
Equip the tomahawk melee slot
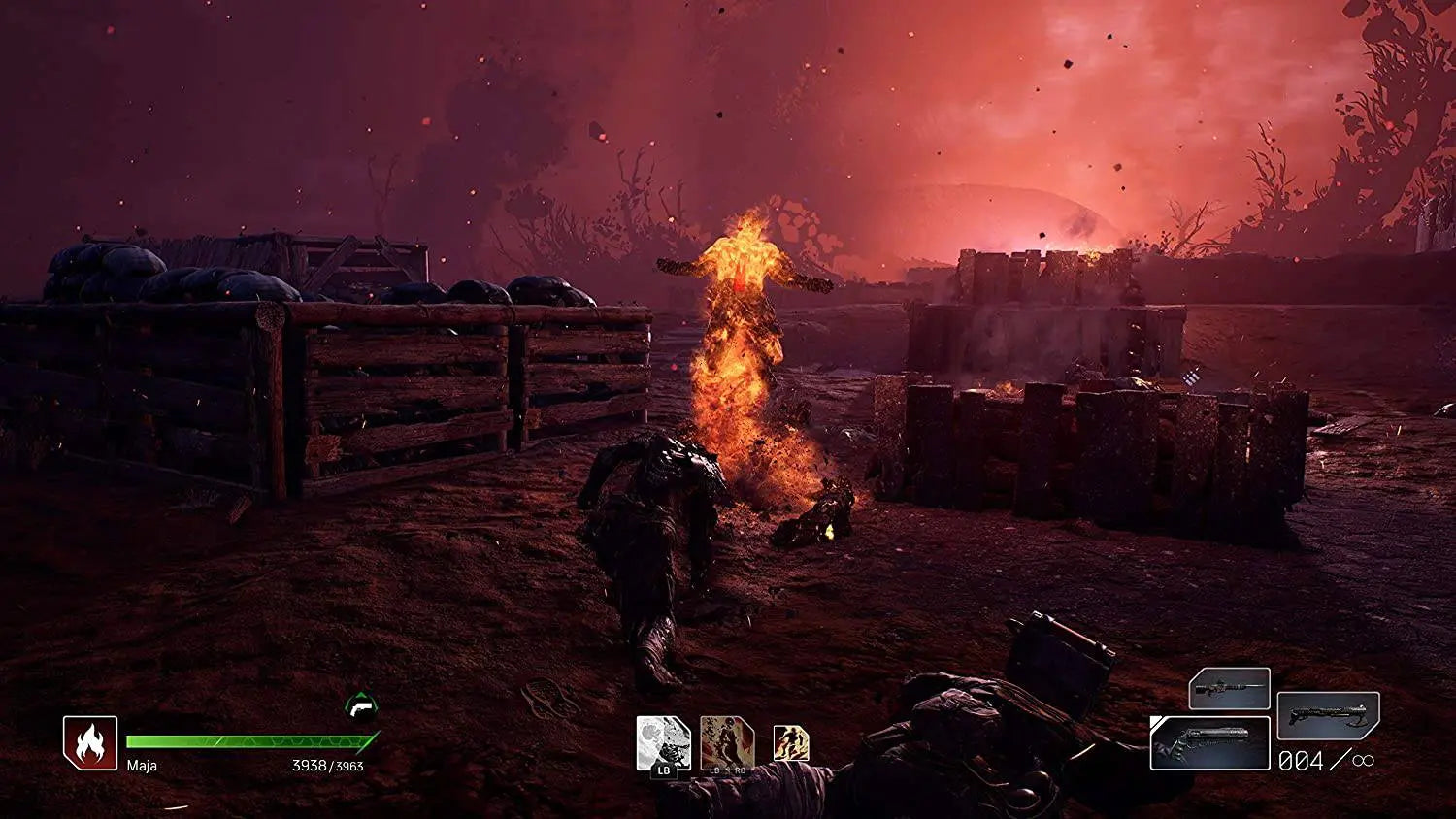tap(1328, 716)
